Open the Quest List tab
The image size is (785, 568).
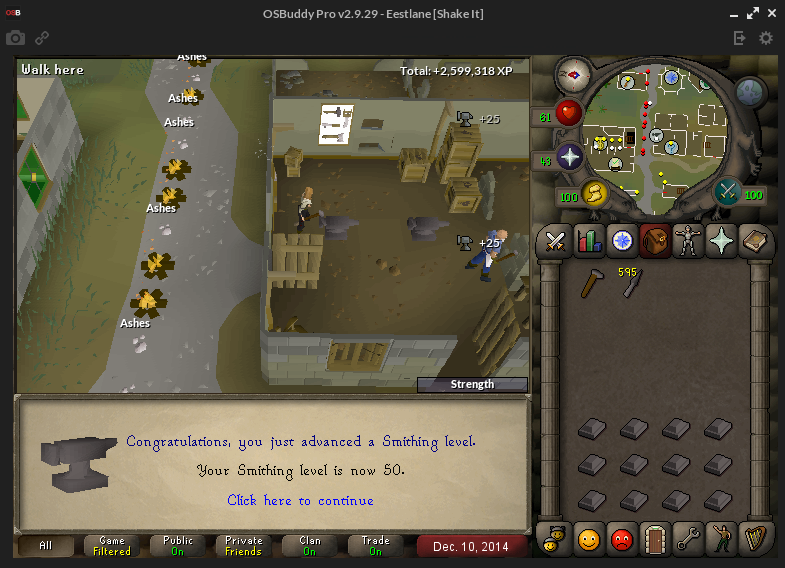coord(622,241)
